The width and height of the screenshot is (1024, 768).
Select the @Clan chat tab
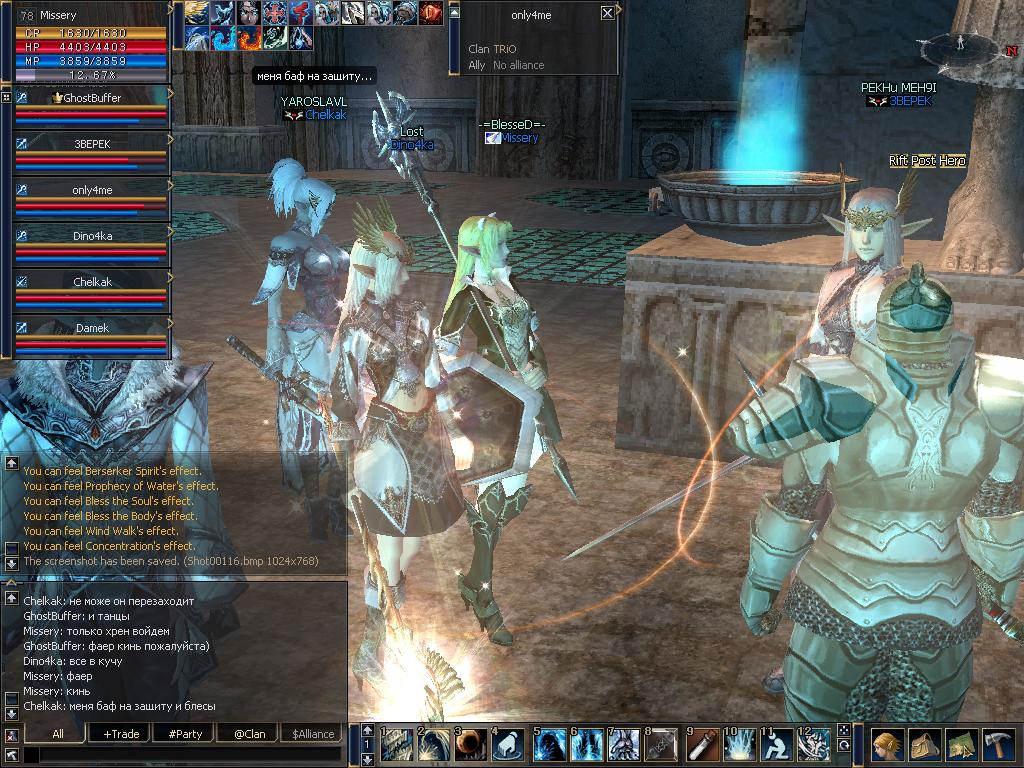click(x=249, y=734)
